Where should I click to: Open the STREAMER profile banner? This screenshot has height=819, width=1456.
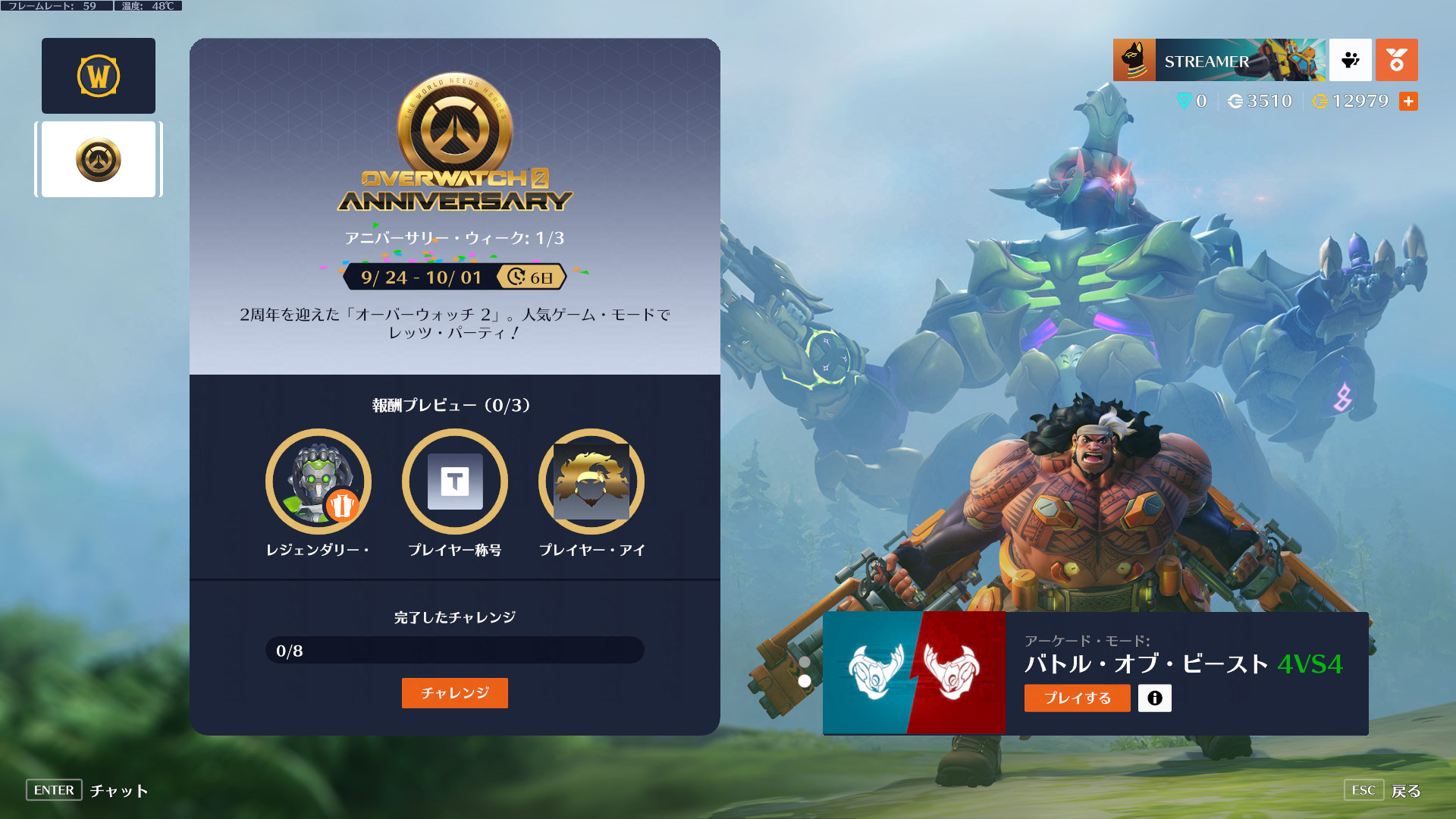[x=1217, y=60]
